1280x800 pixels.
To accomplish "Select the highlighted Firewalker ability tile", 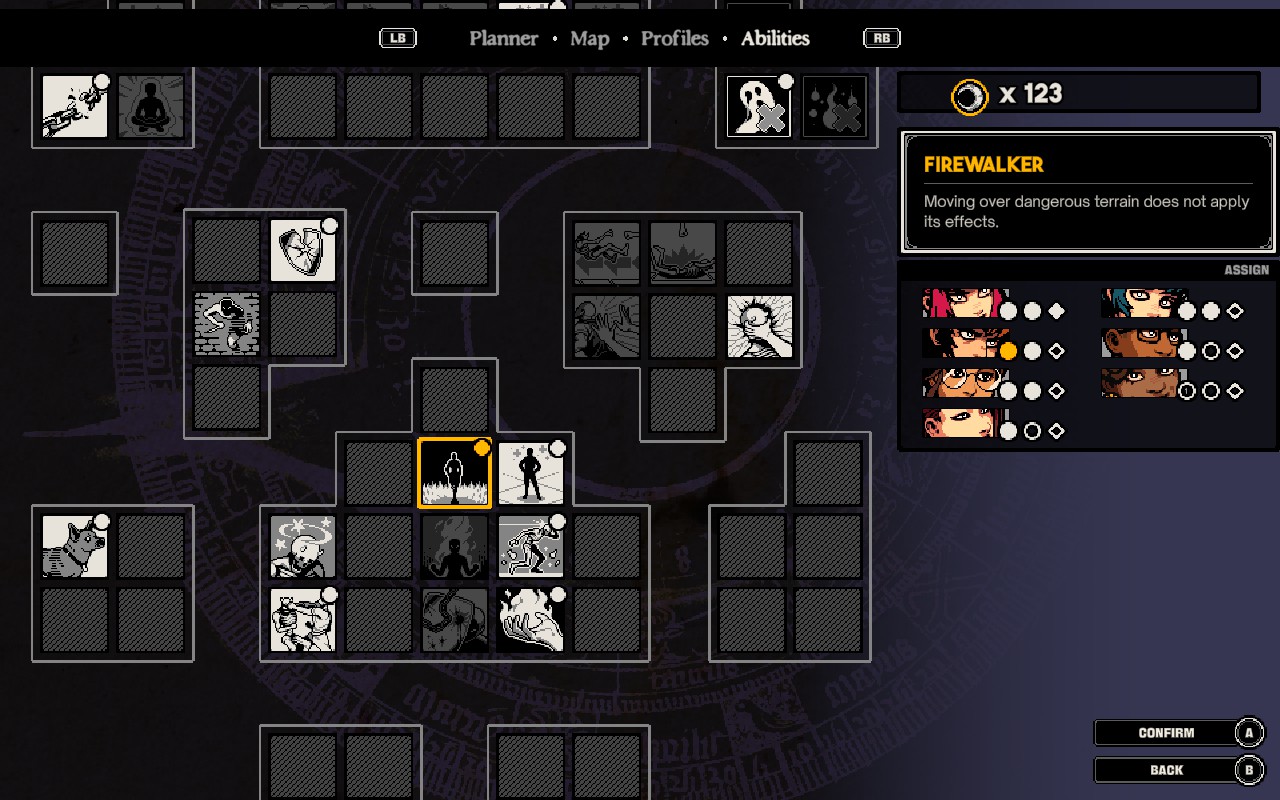I will pos(454,474).
